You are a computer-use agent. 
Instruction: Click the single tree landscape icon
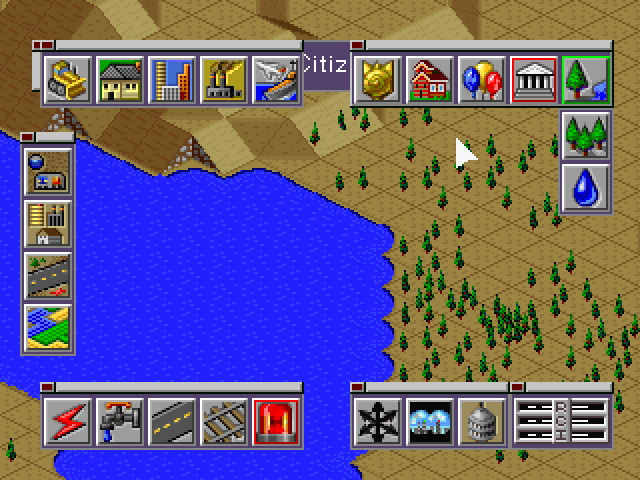pos(587,80)
